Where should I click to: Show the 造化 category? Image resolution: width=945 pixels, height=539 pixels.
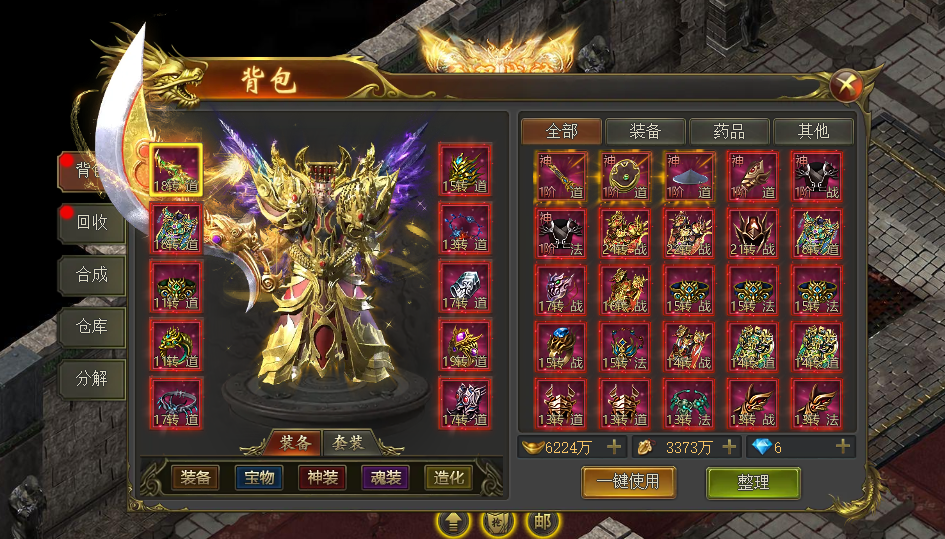pos(448,478)
